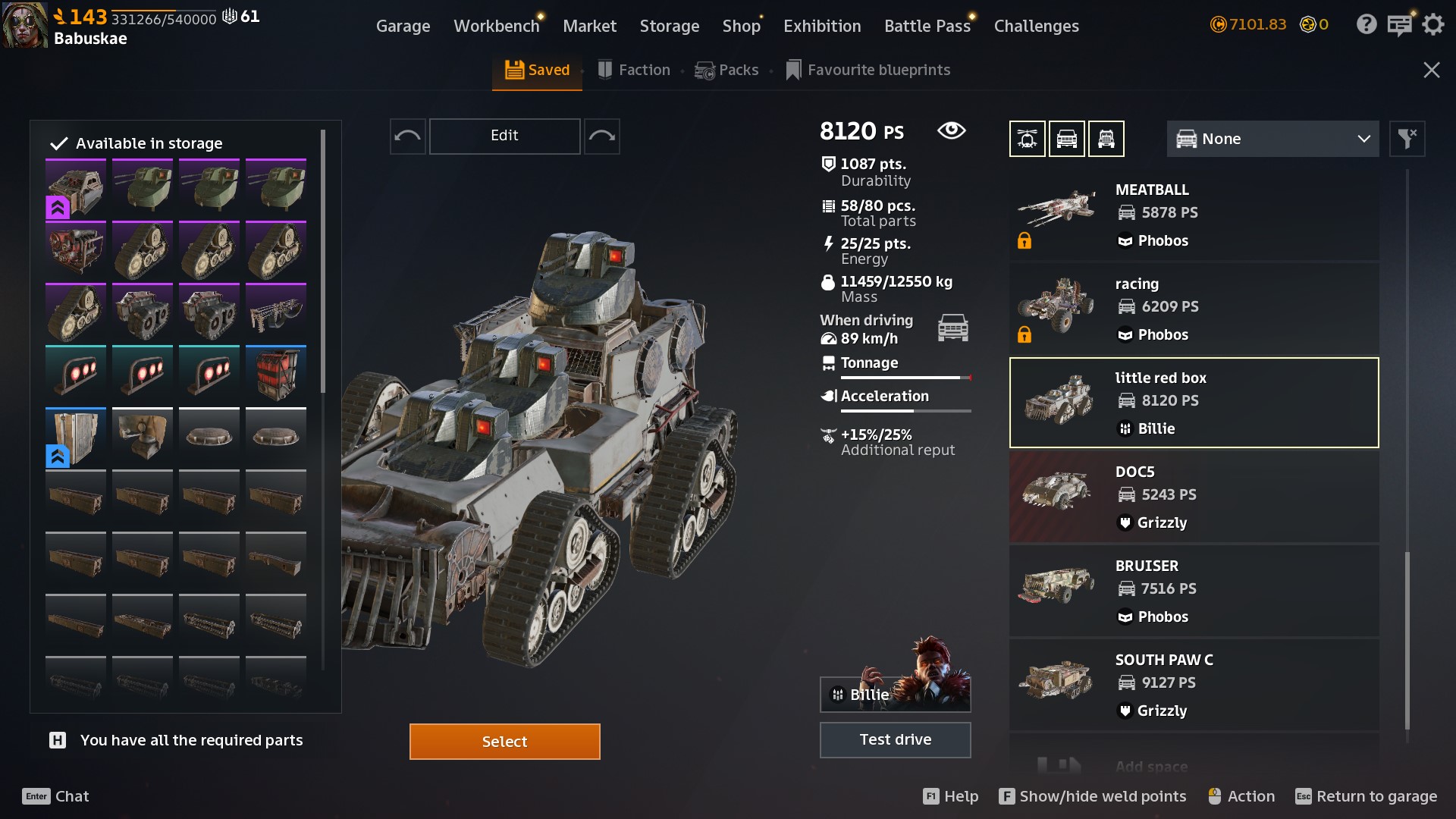Edit the selected blueprint
Image resolution: width=1456 pixels, height=819 pixels.
tap(504, 136)
